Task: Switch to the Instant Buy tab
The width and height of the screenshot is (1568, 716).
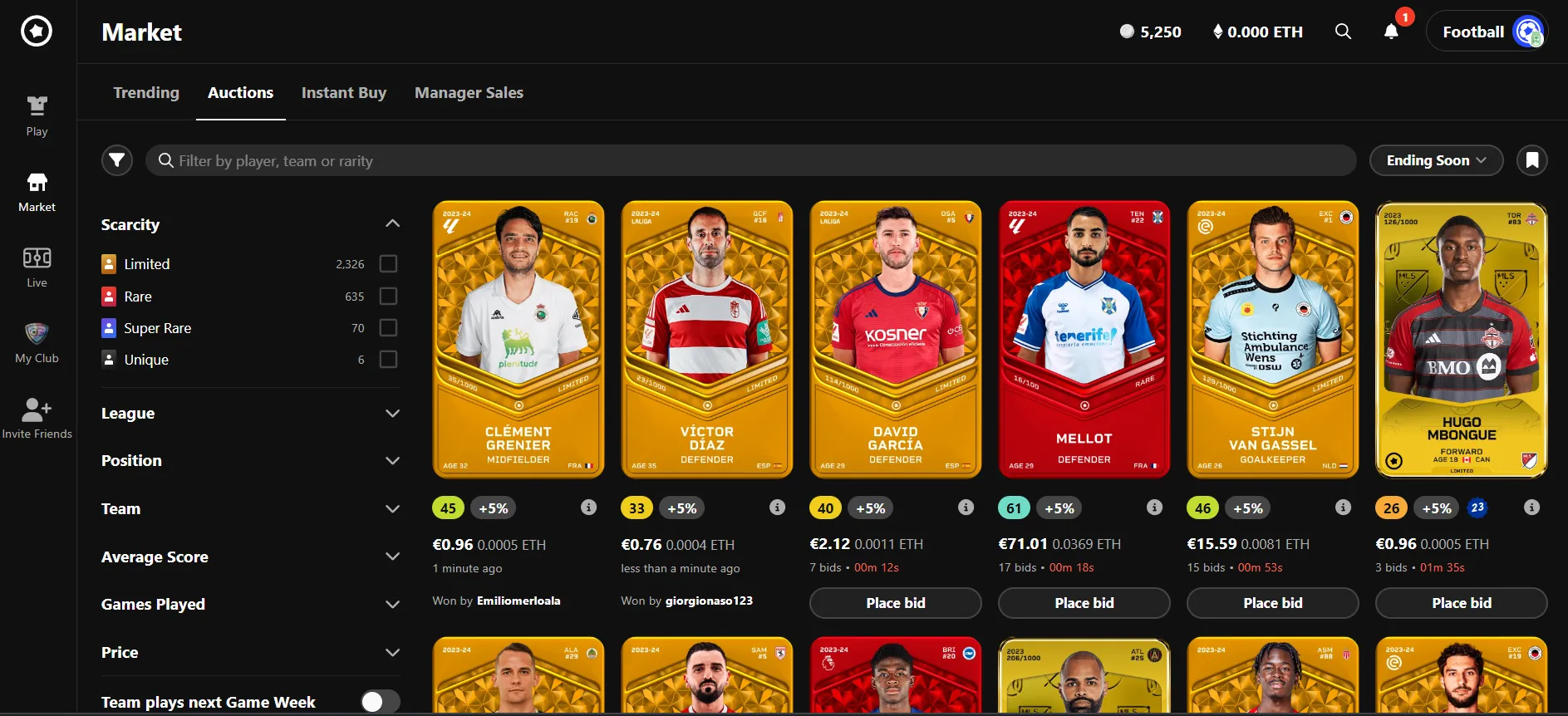Action: tap(344, 92)
